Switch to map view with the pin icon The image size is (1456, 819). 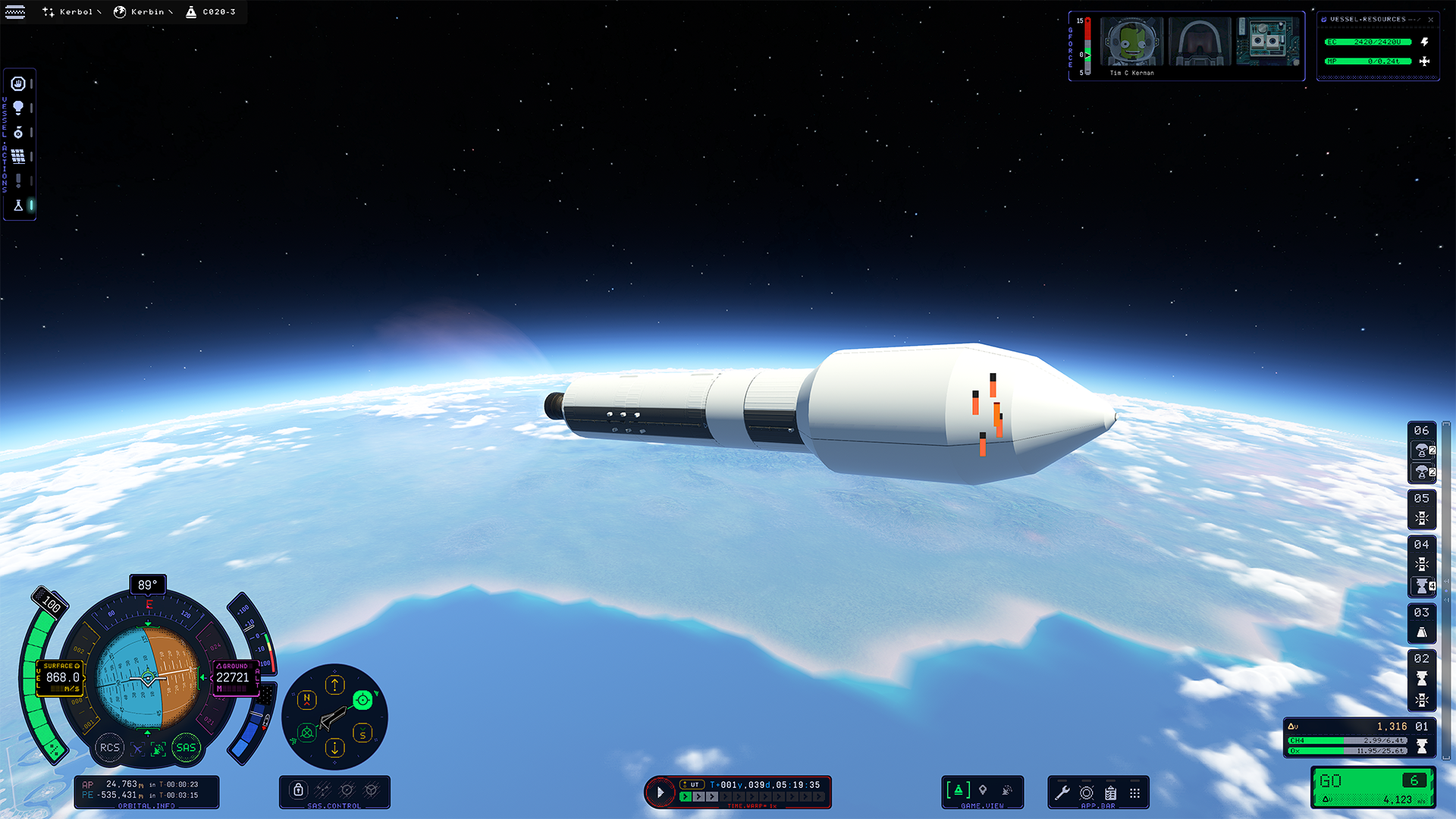pos(983,790)
